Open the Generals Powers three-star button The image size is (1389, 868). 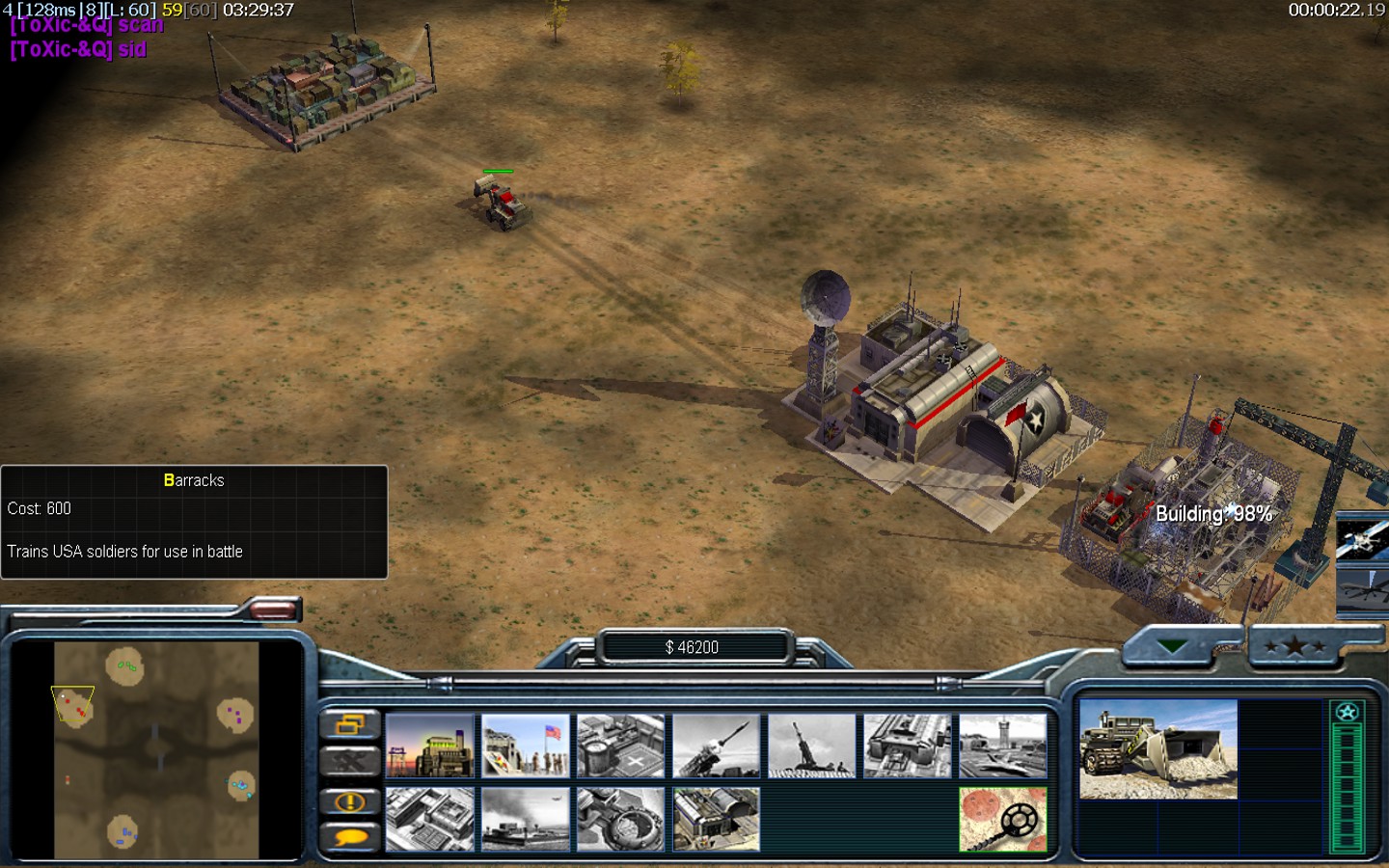[1294, 647]
